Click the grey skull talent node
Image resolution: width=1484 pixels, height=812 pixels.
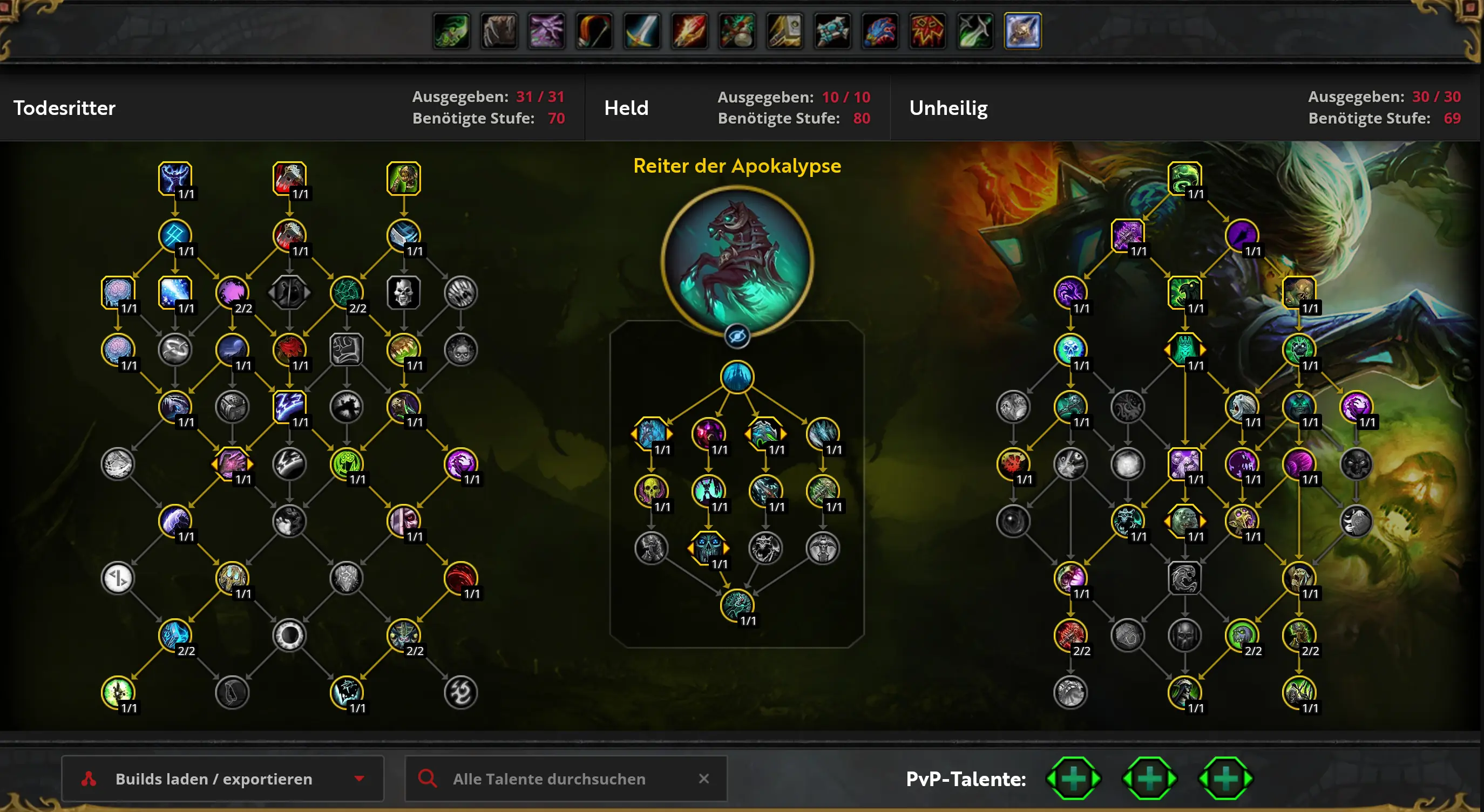(x=403, y=292)
